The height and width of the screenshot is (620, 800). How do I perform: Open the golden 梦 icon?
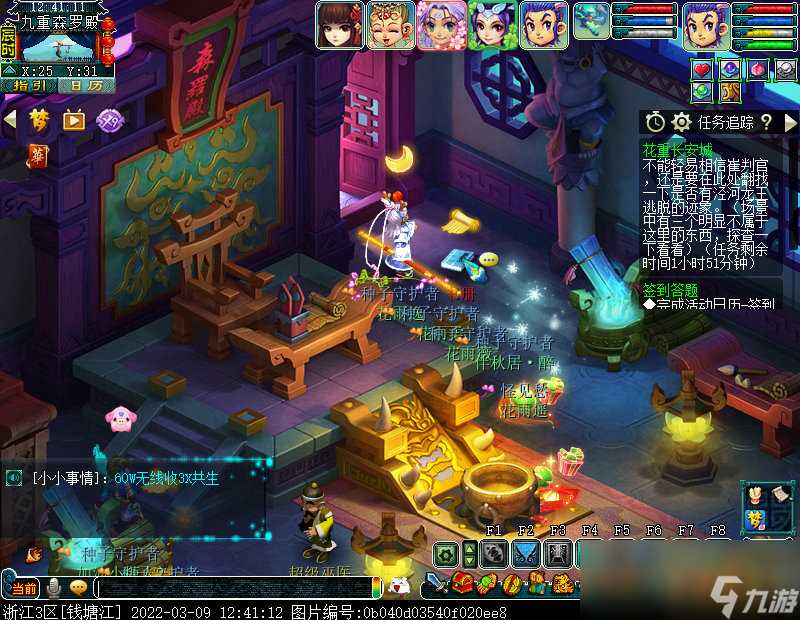click(x=40, y=120)
